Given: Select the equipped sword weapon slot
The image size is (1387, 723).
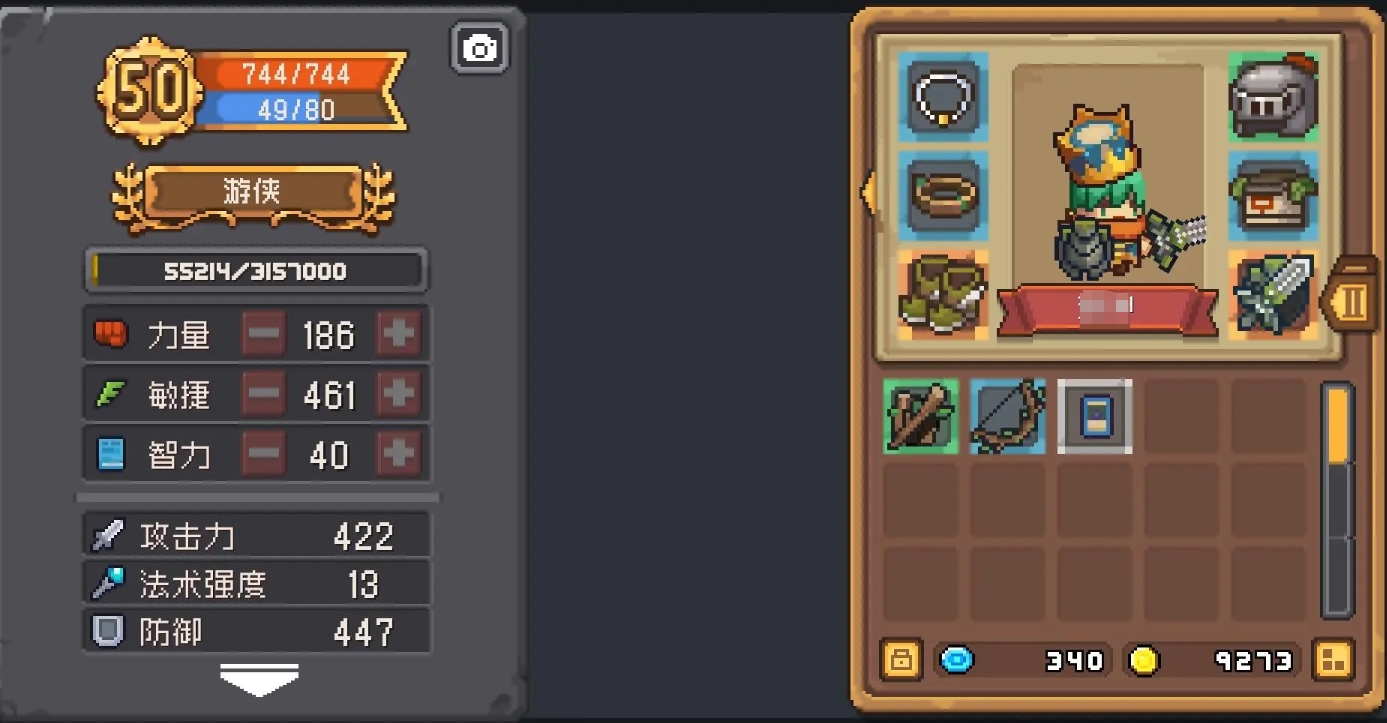Looking at the screenshot, I should [1273, 294].
